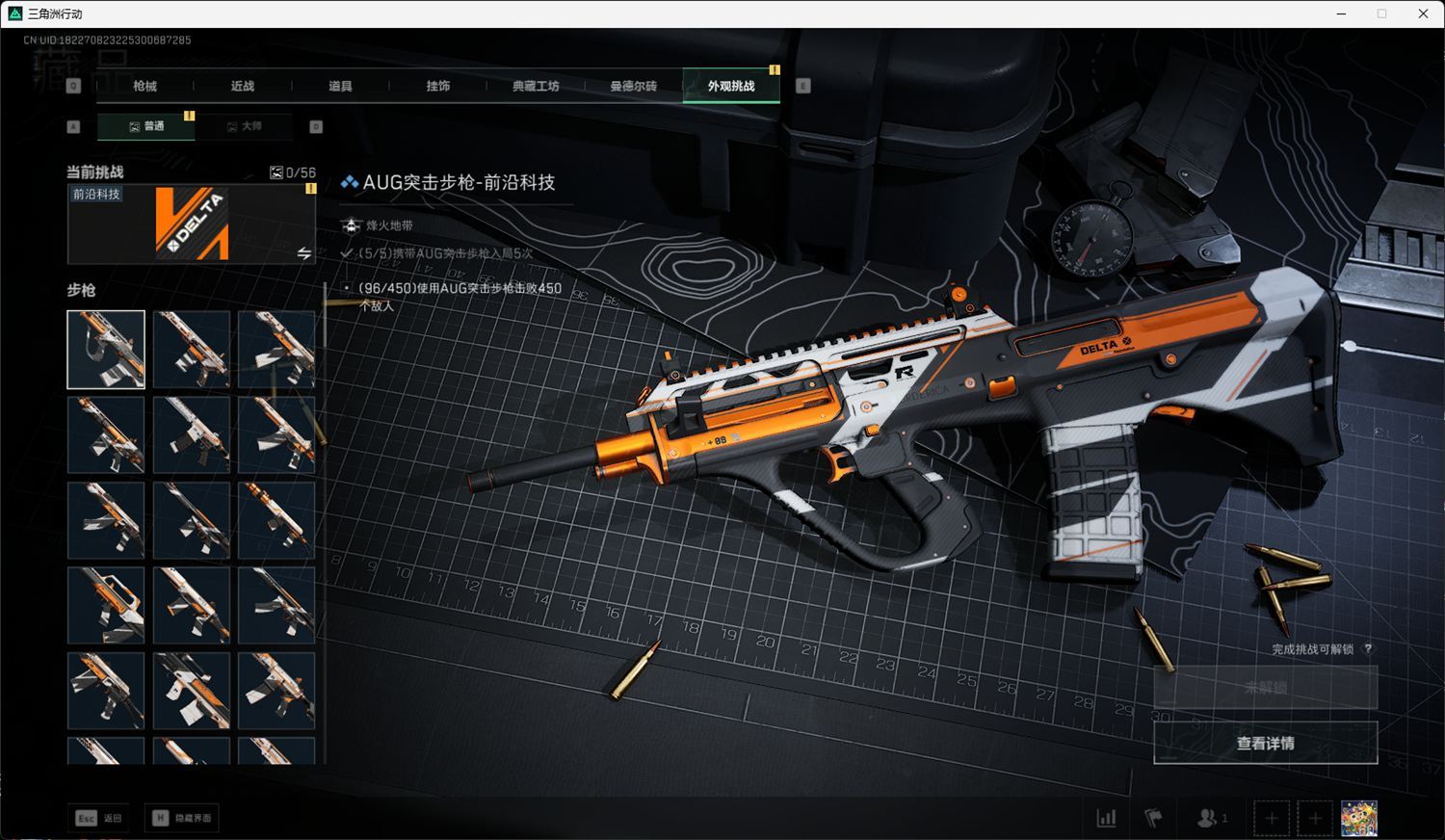Open the flag icon in bottom bar

[x=1153, y=819]
